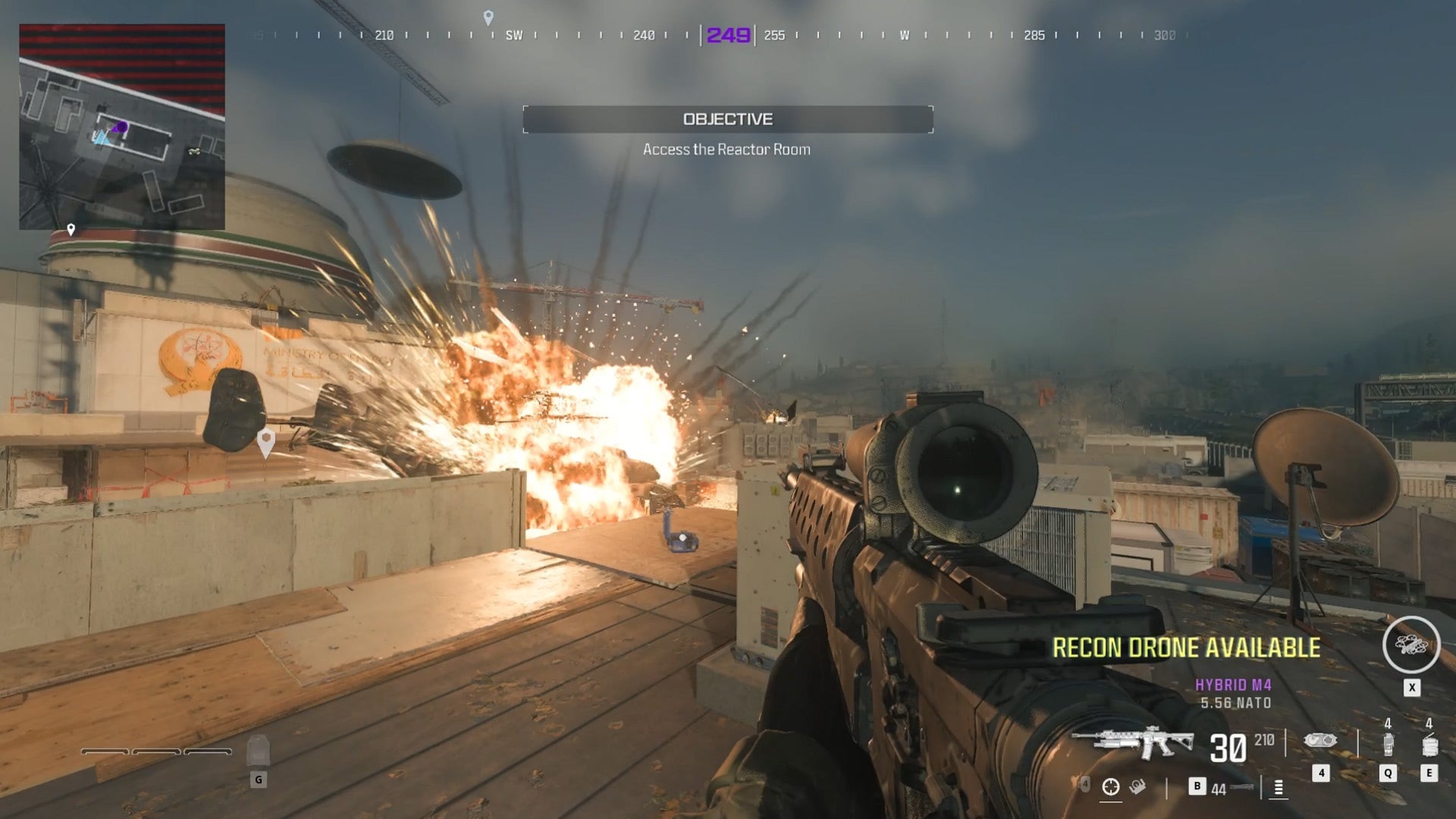
Task: Click the 'Access the Reactor Room' objective text
Action: [x=726, y=149]
